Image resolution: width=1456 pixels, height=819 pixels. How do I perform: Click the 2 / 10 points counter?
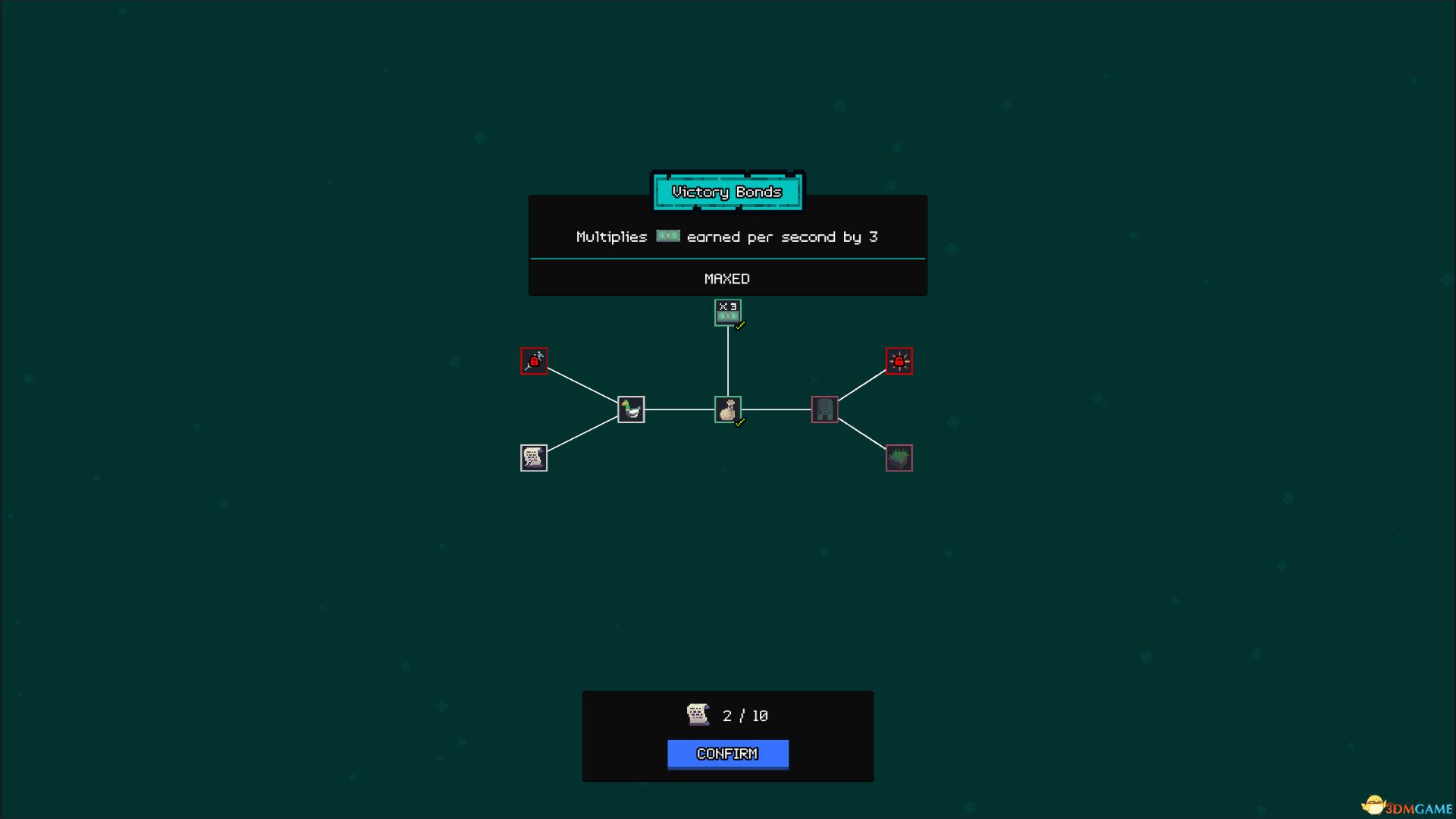click(745, 714)
